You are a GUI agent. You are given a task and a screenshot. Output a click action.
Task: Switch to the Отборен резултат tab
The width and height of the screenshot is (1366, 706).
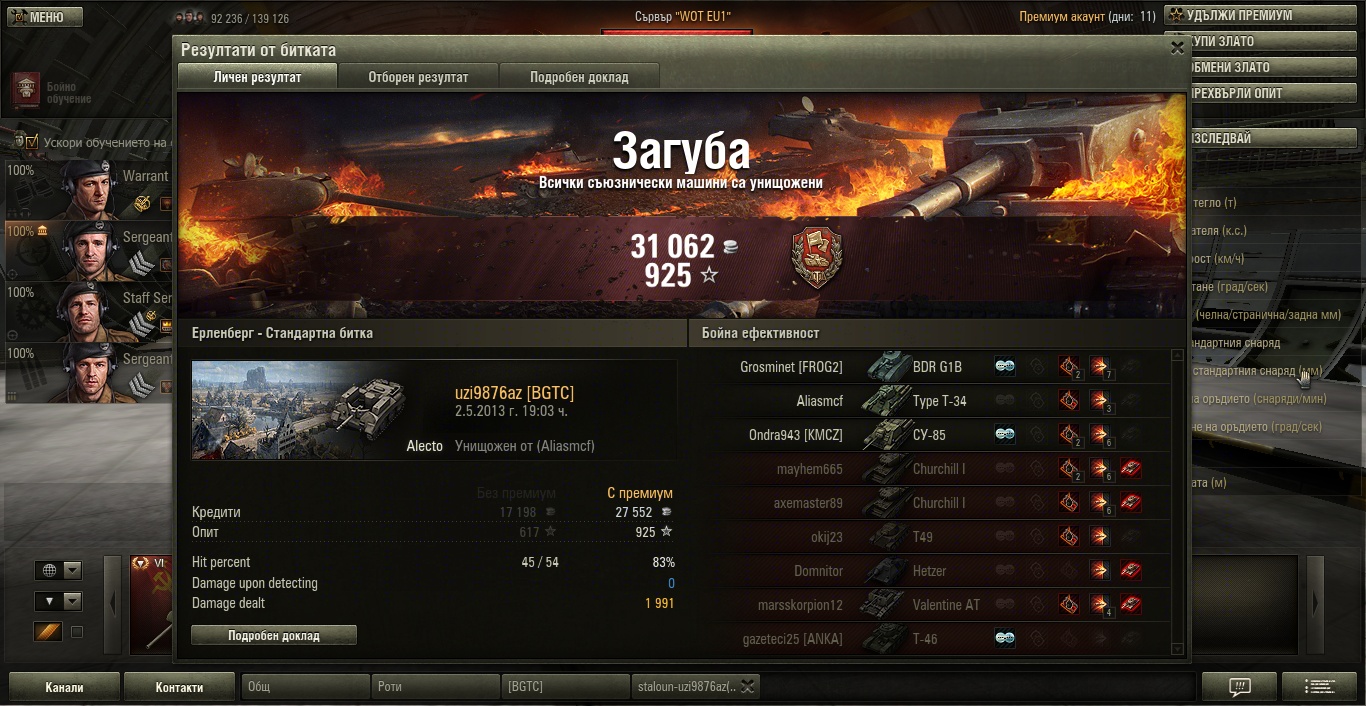418,77
